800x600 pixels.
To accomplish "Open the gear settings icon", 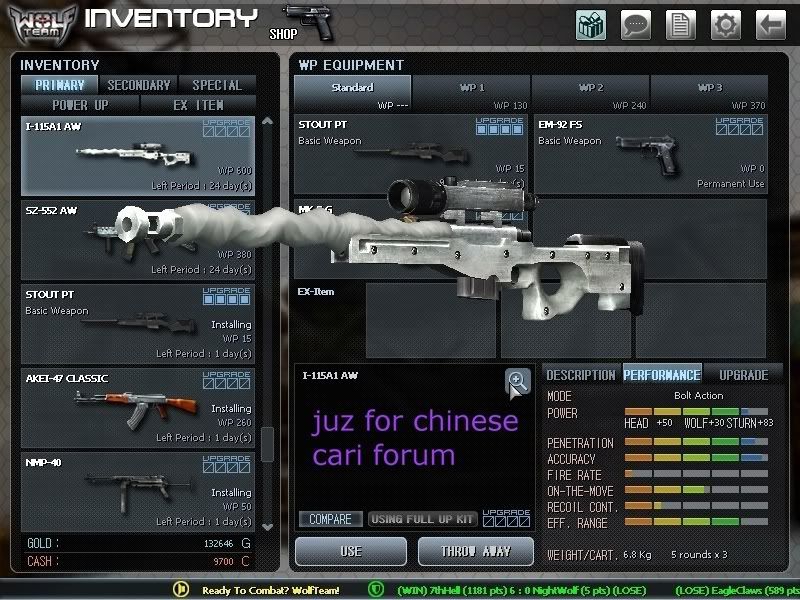I will point(726,23).
